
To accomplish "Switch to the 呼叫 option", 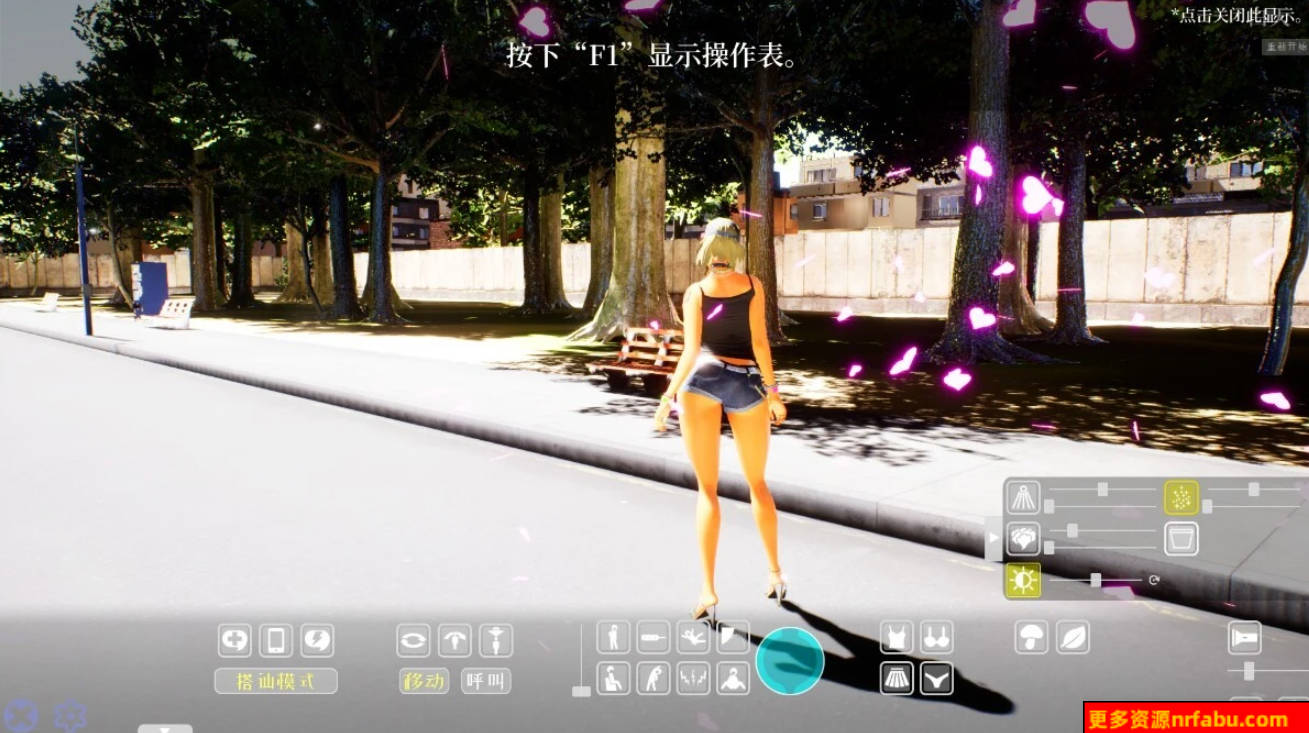I will tap(488, 679).
